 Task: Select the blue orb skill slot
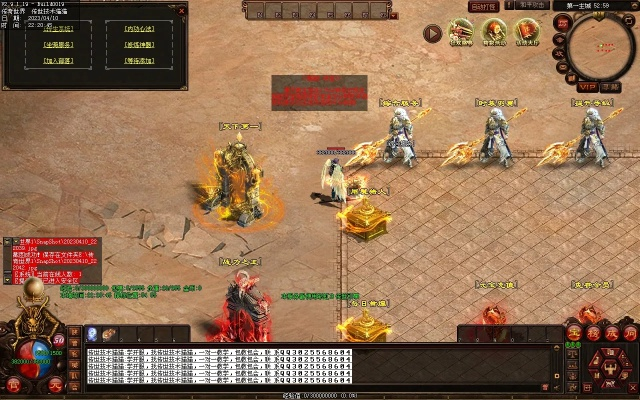coord(91,335)
